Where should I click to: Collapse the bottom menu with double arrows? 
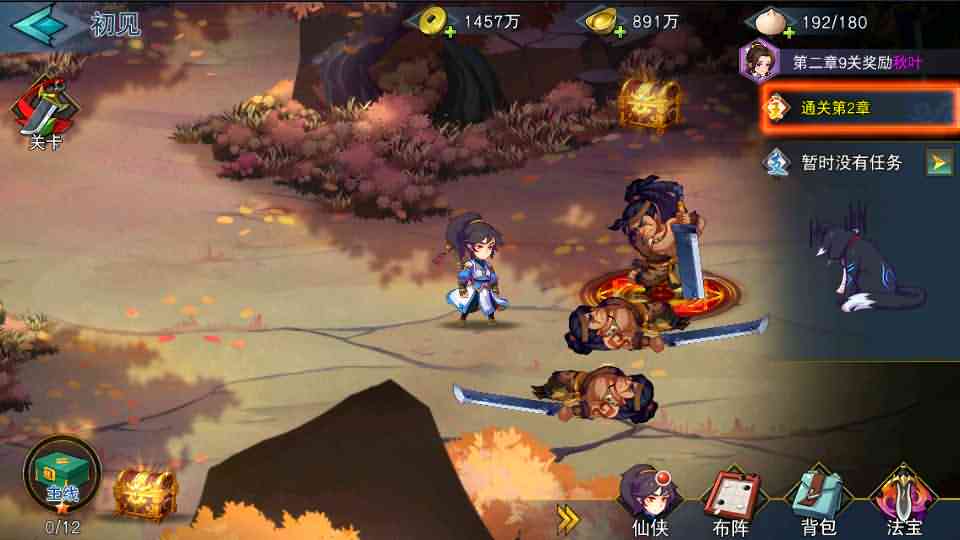pos(568,516)
